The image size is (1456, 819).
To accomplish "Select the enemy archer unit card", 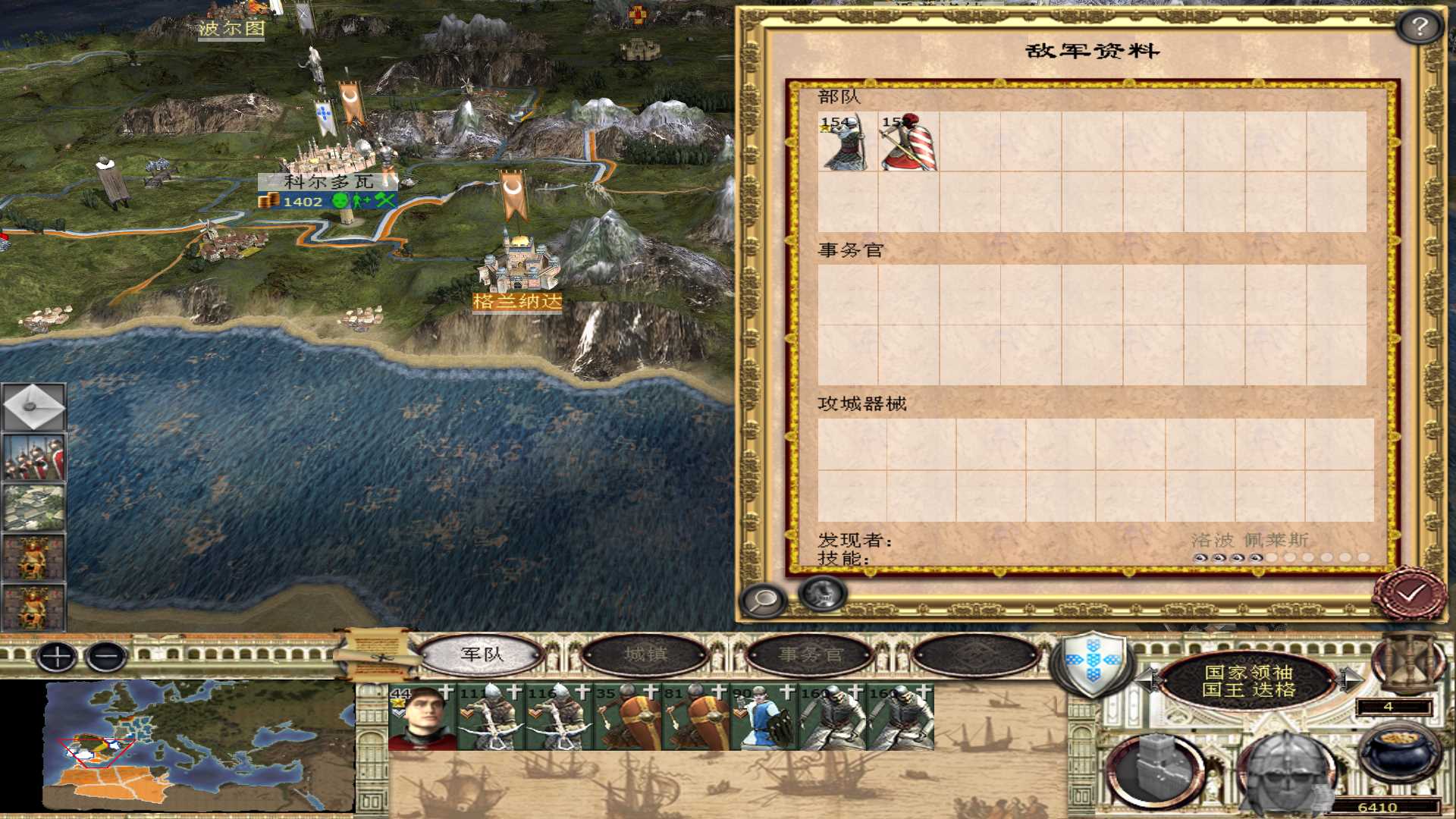I will [847, 142].
